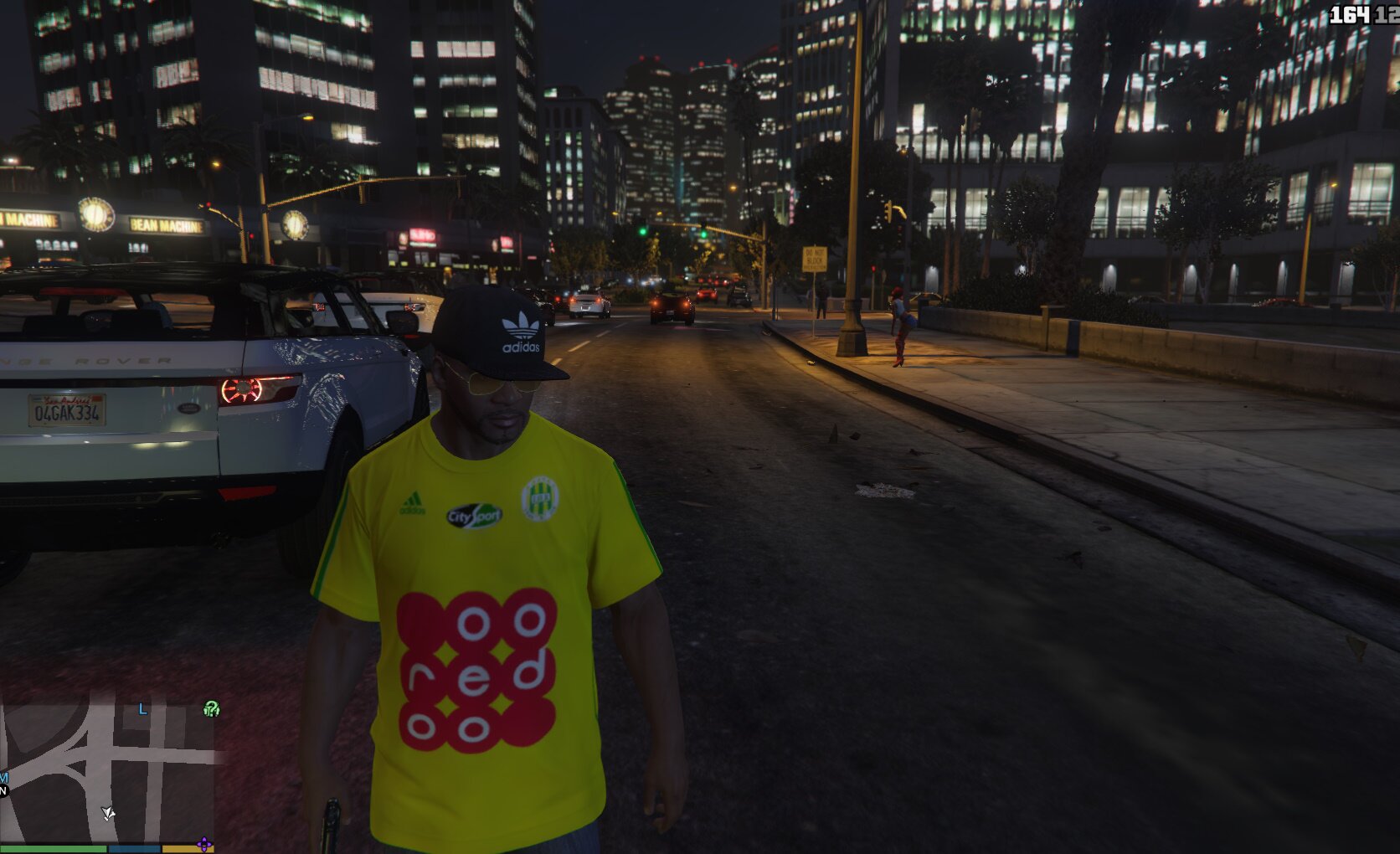Select the purple flower blip on minimap

coord(204,844)
